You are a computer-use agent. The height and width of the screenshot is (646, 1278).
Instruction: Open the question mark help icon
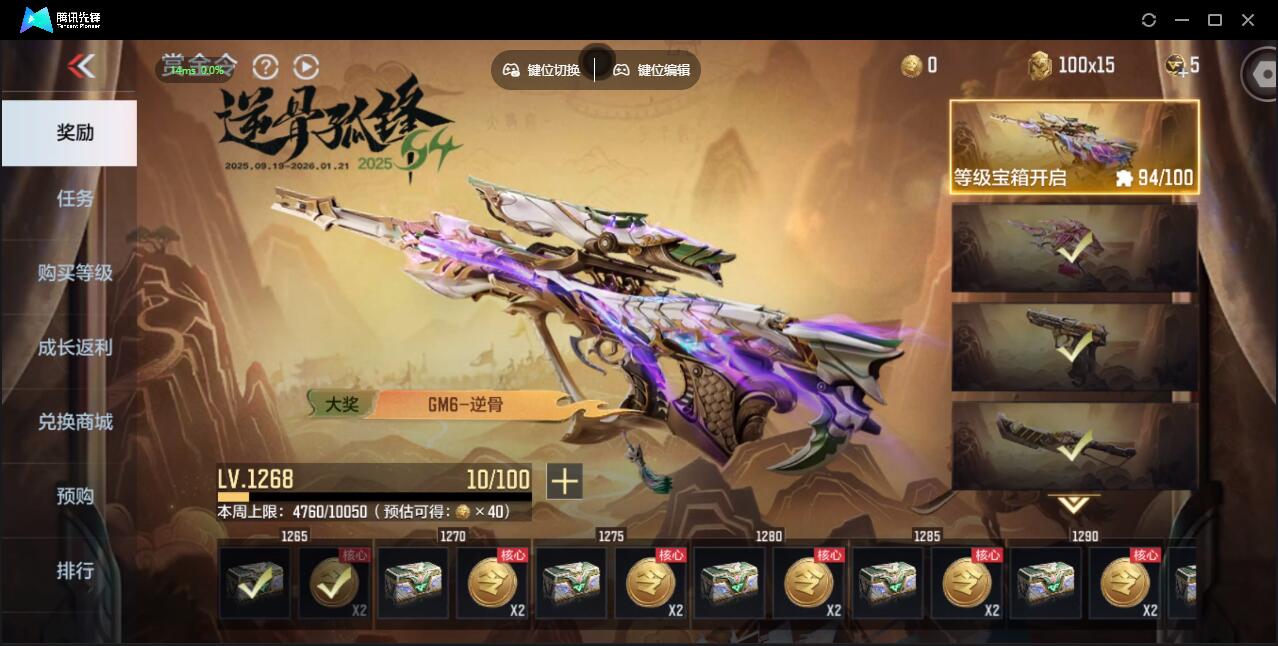(265, 67)
